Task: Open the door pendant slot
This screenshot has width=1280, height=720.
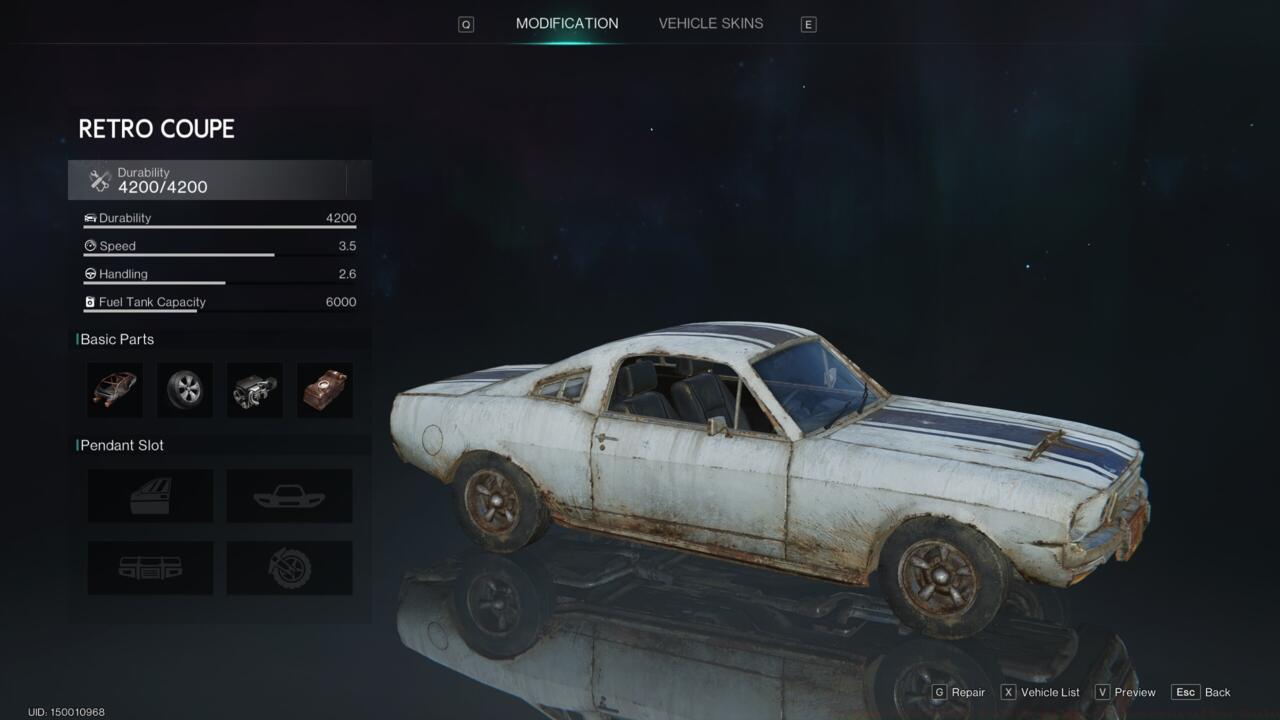Action: (150, 495)
